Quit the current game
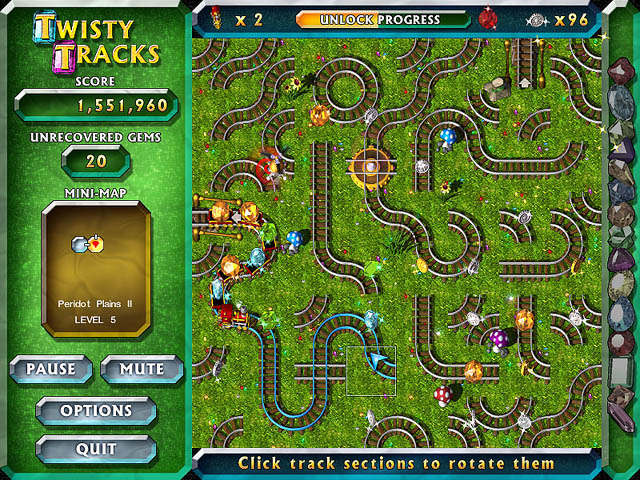 (x=96, y=449)
